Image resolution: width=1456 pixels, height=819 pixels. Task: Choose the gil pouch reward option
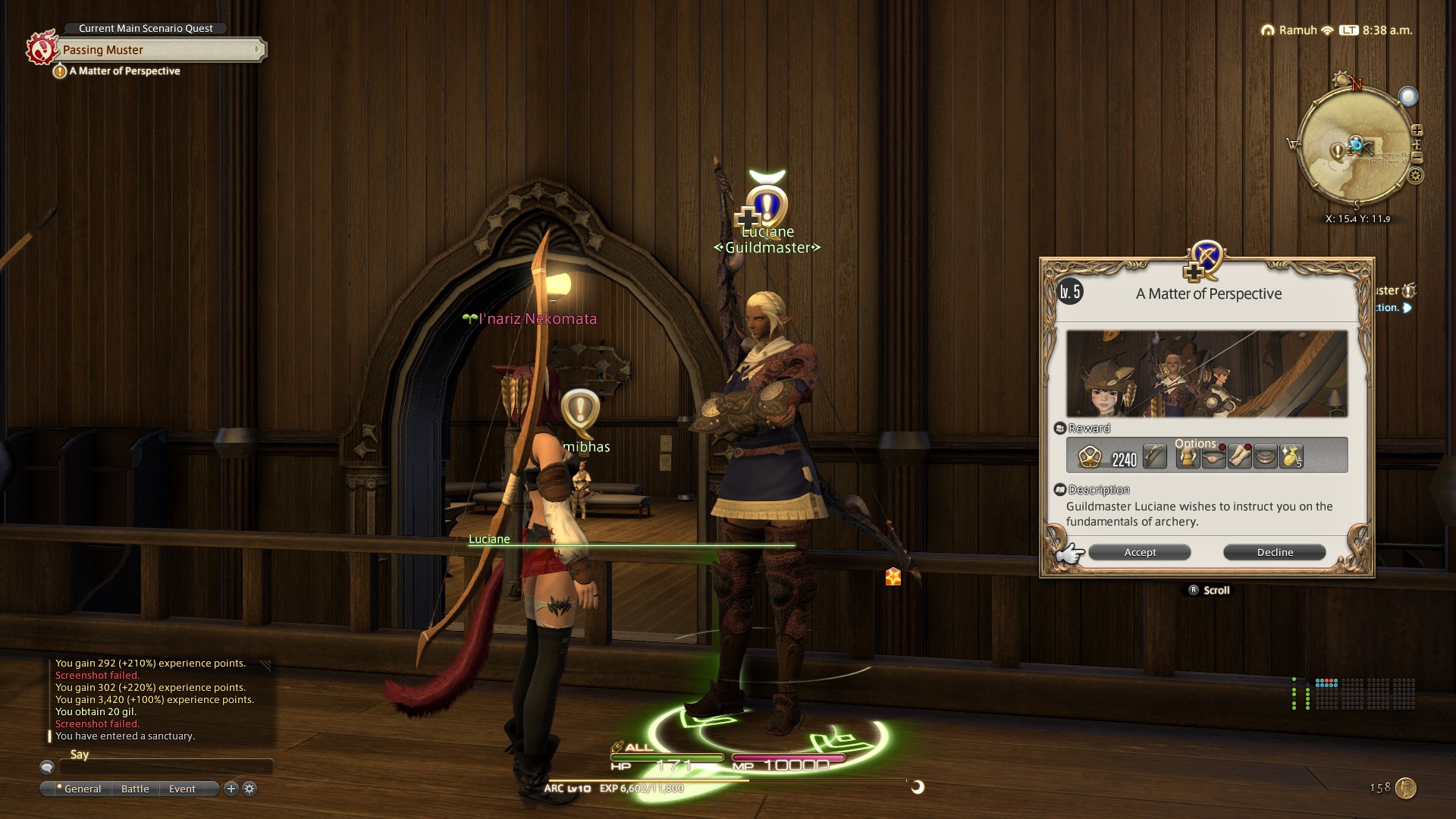(x=1291, y=457)
